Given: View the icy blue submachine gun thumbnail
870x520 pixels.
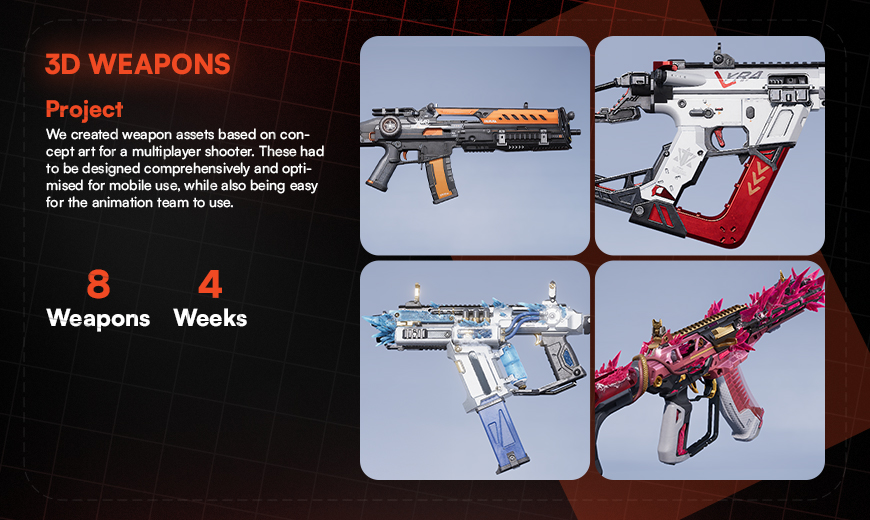Looking at the screenshot, I should click(474, 369).
